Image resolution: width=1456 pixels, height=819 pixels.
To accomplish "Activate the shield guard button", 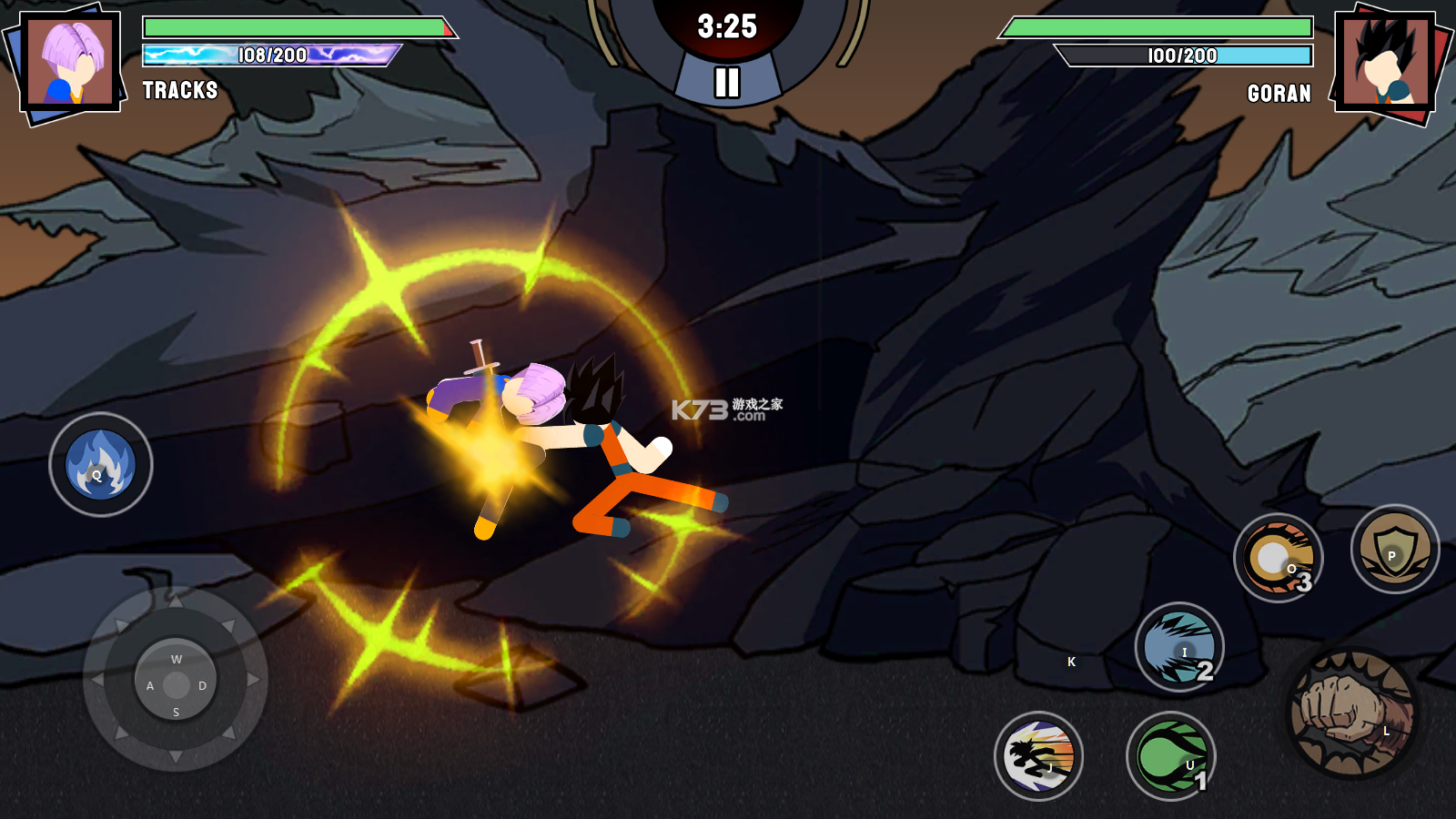I will tap(1394, 549).
